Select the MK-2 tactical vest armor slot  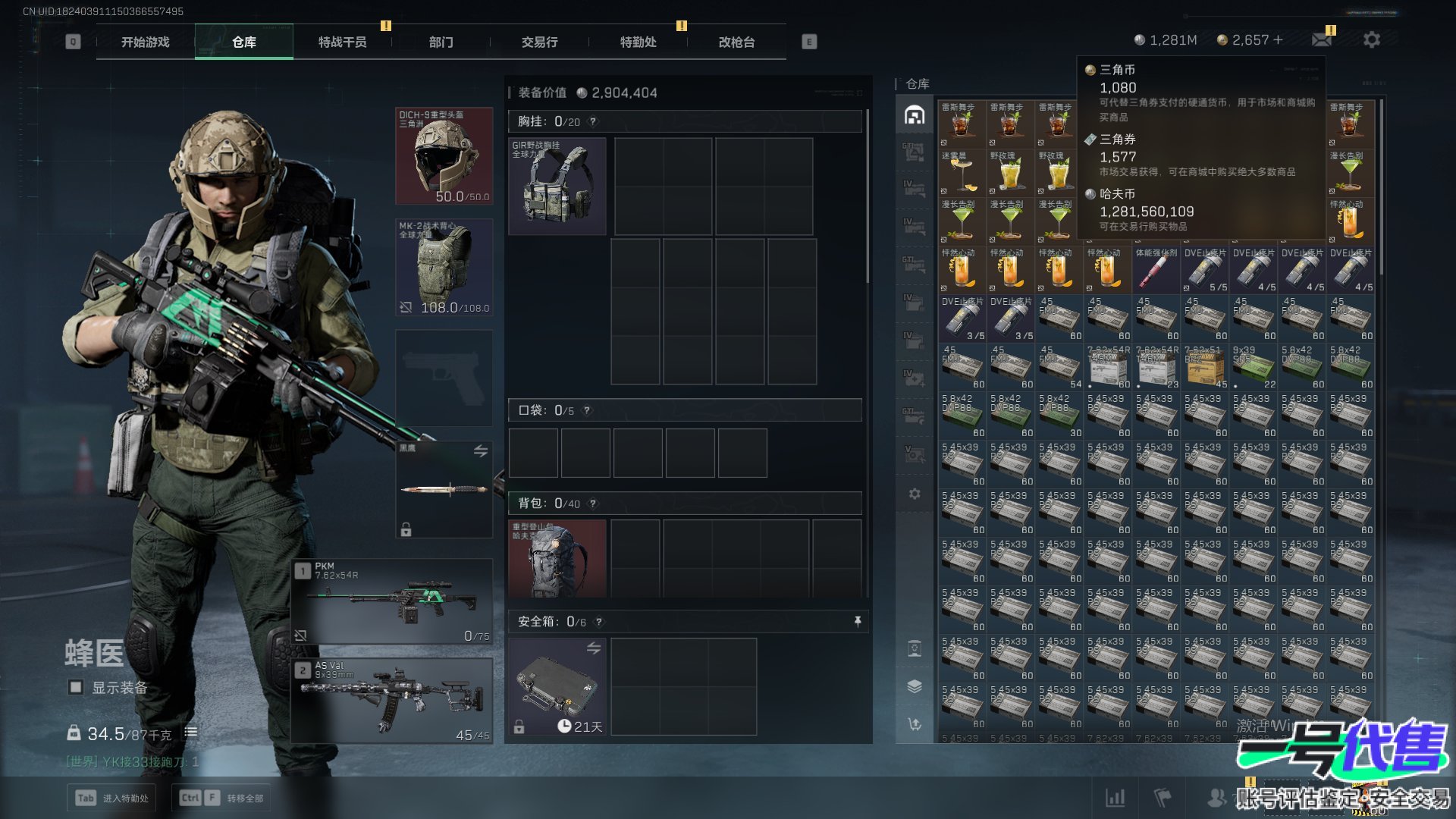[444, 267]
